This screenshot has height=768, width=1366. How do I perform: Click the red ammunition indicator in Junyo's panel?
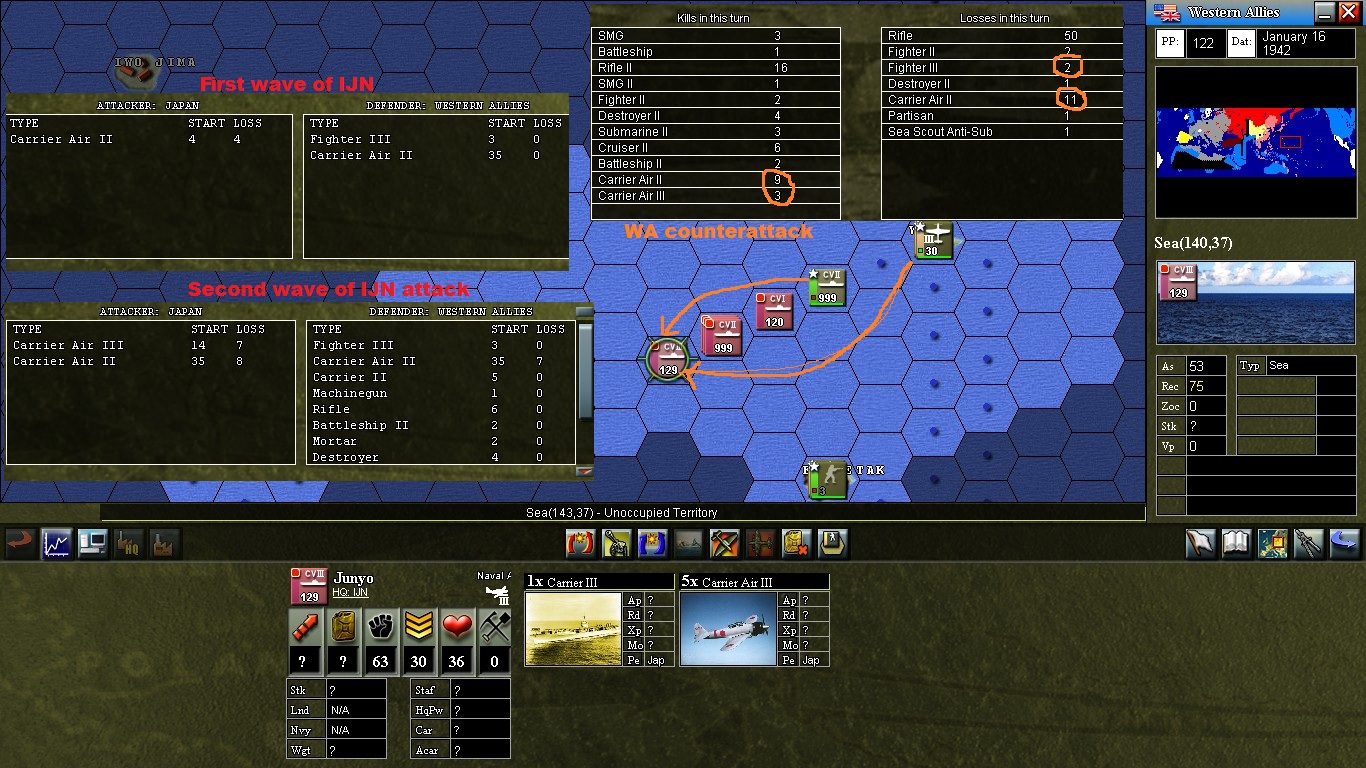click(304, 627)
